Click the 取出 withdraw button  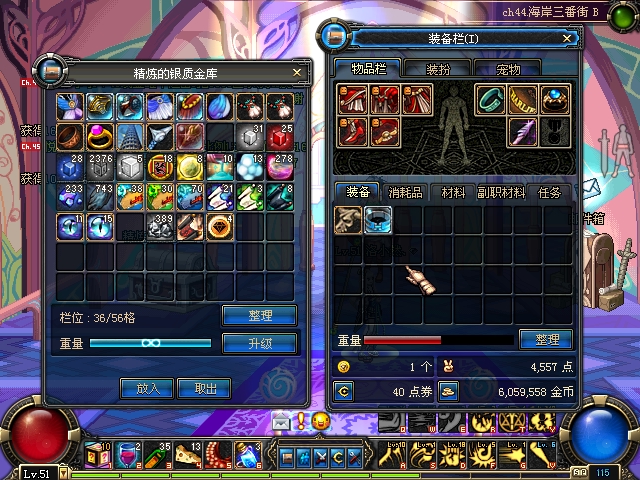click(206, 387)
